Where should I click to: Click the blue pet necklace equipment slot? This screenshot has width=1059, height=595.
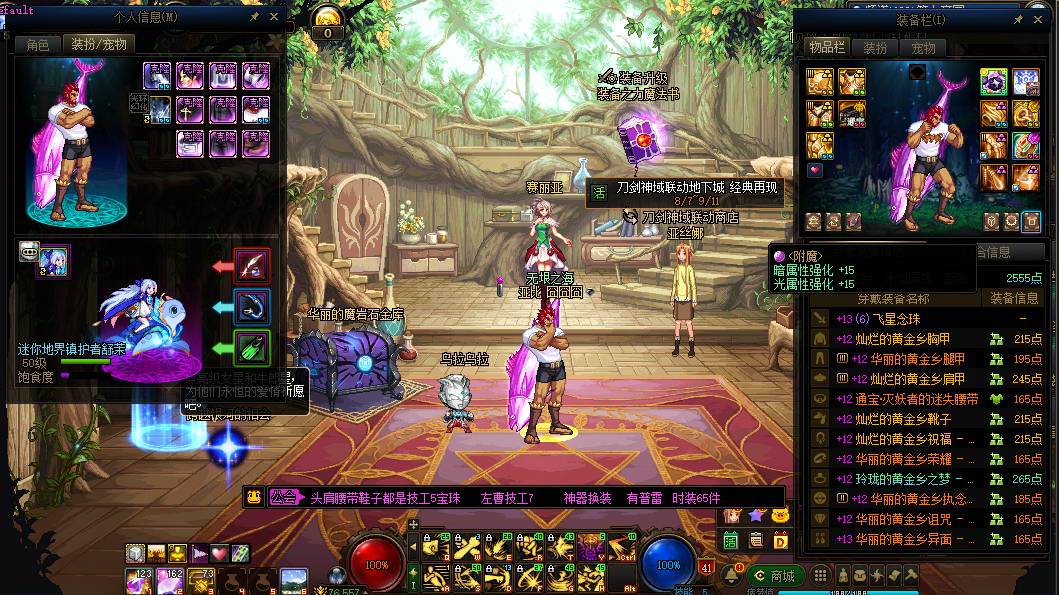tap(253, 307)
